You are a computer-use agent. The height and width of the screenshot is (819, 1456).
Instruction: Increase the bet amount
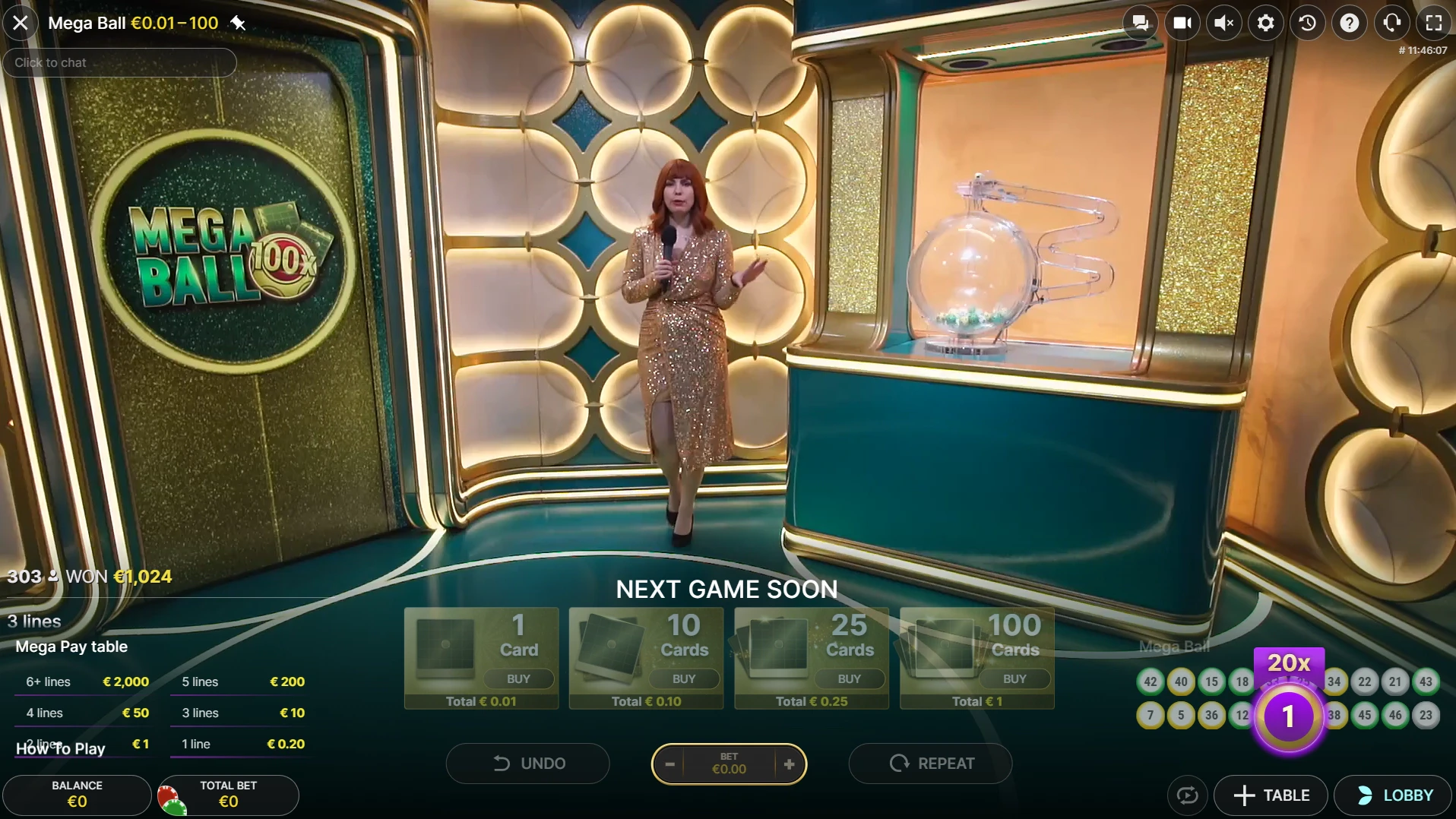789,764
